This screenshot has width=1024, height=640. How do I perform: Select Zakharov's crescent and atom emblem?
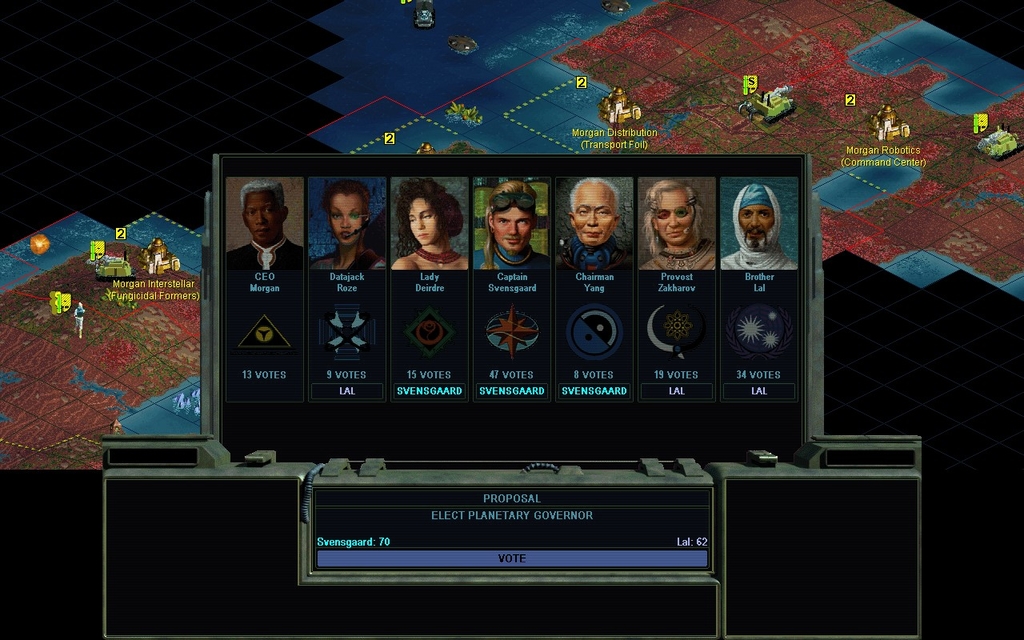[x=676, y=332]
